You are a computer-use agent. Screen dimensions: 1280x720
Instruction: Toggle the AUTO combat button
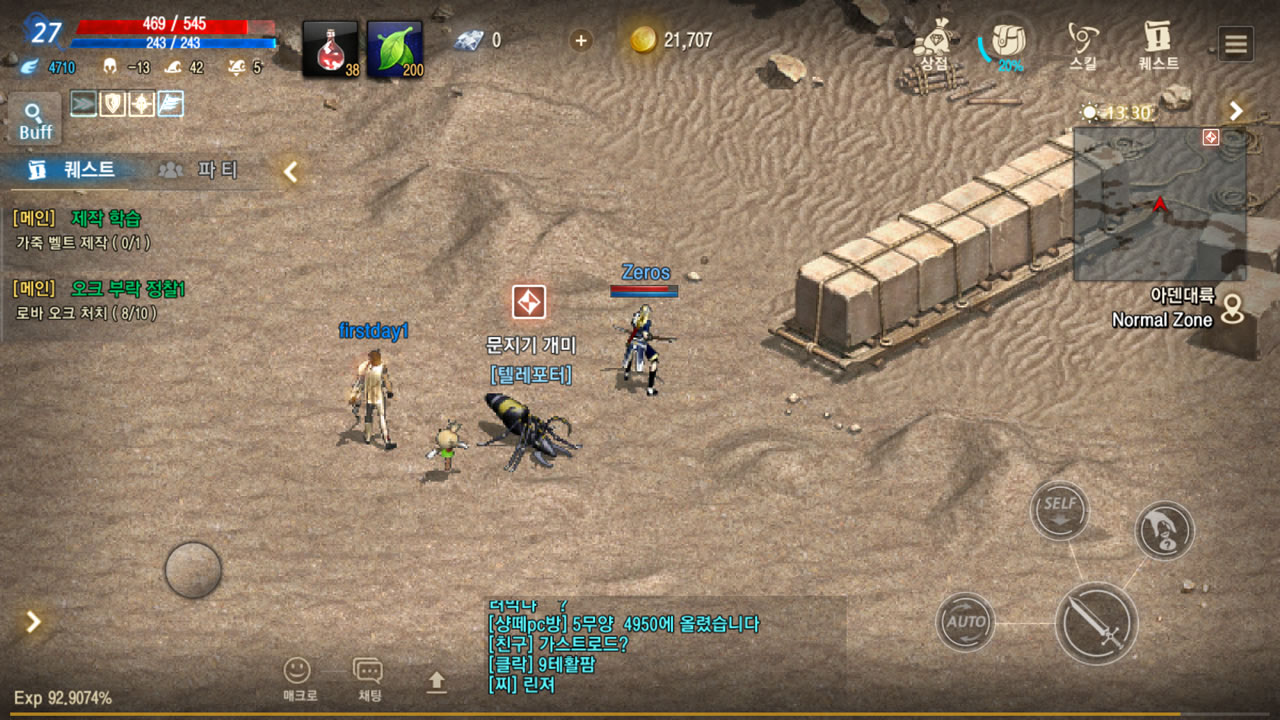pyautogui.click(x=965, y=622)
